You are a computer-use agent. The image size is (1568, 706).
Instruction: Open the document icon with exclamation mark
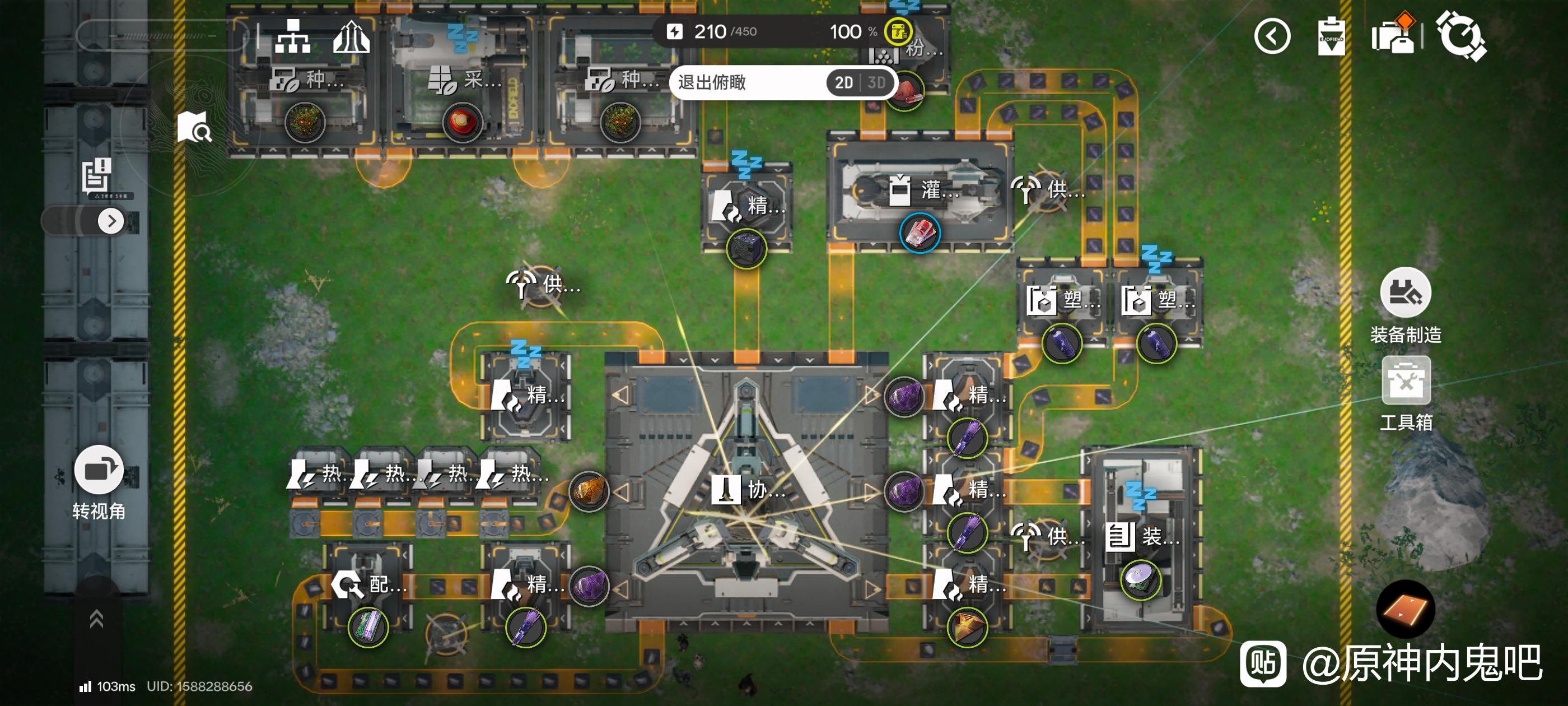click(x=96, y=175)
